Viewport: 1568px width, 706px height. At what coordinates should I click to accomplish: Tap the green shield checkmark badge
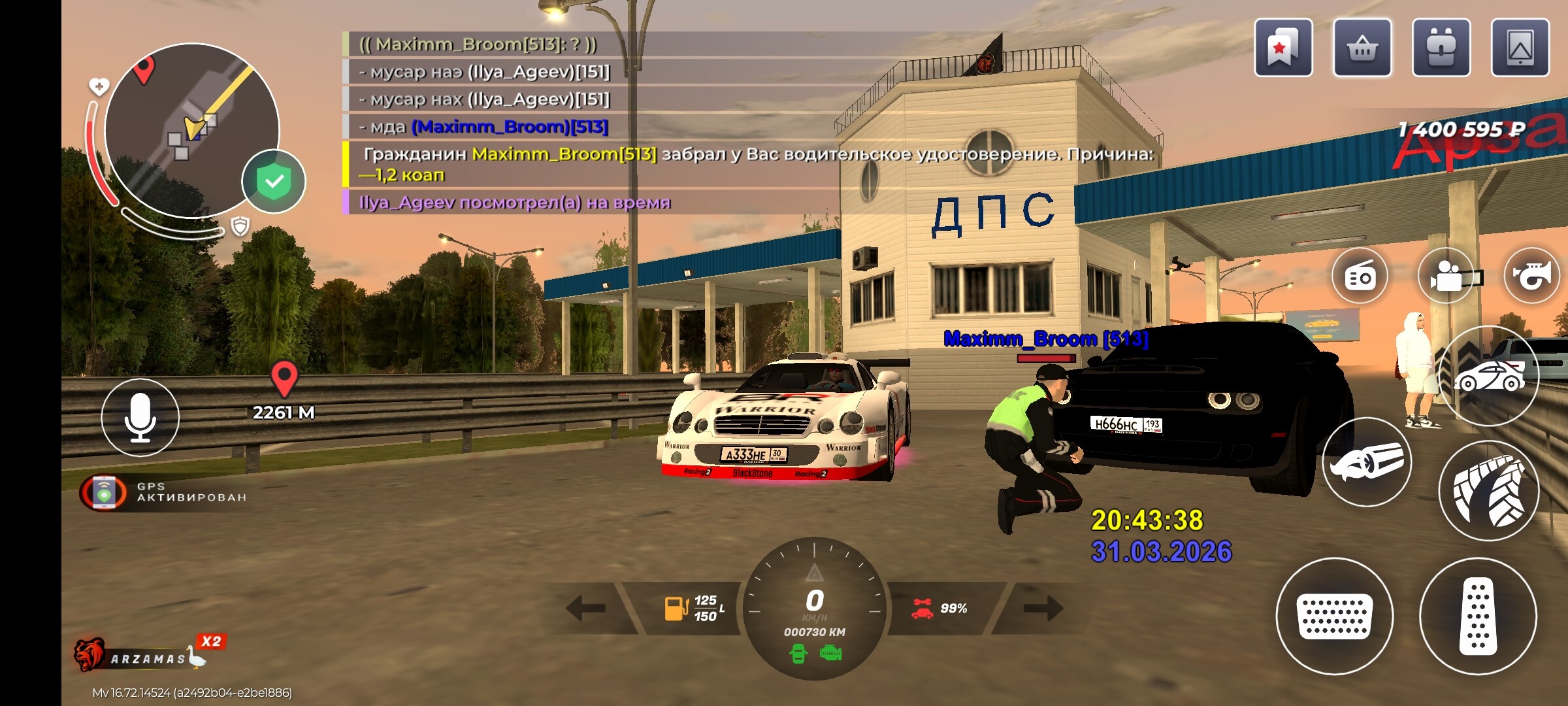(x=274, y=182)
